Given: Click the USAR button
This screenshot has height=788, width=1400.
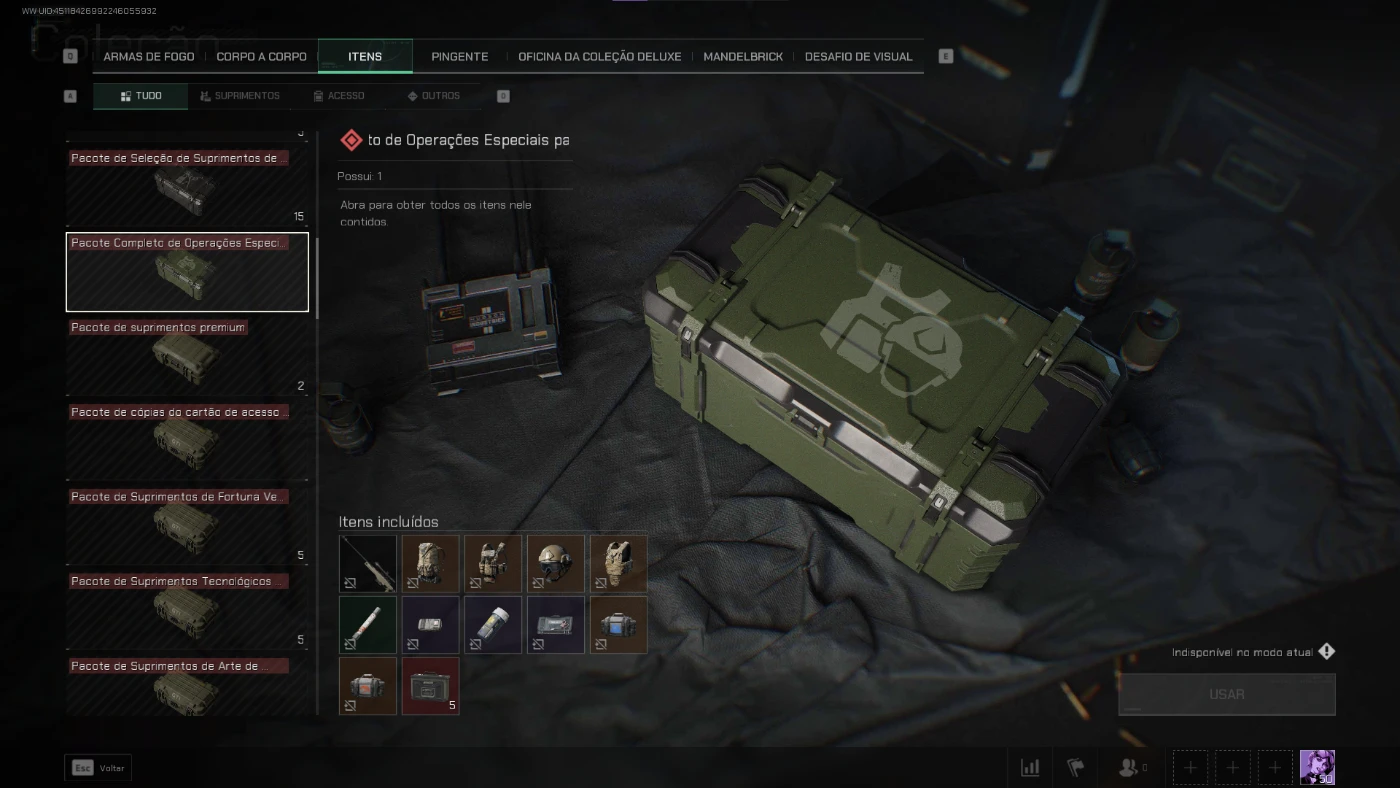Looking at the screenshot, I should (x=1226, y=694).
